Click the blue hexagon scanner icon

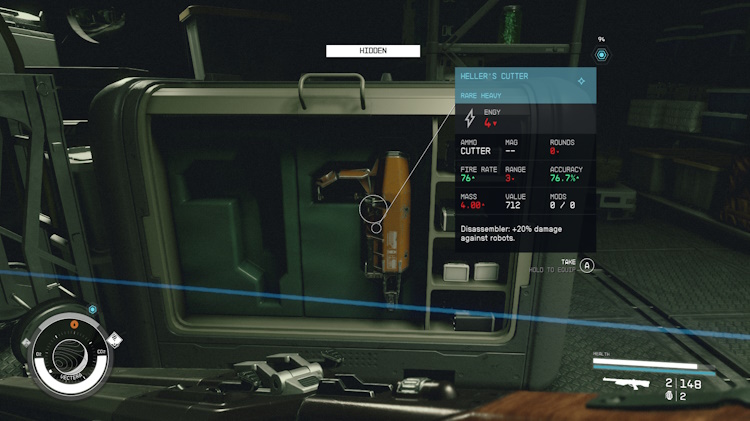coord(601,54)
